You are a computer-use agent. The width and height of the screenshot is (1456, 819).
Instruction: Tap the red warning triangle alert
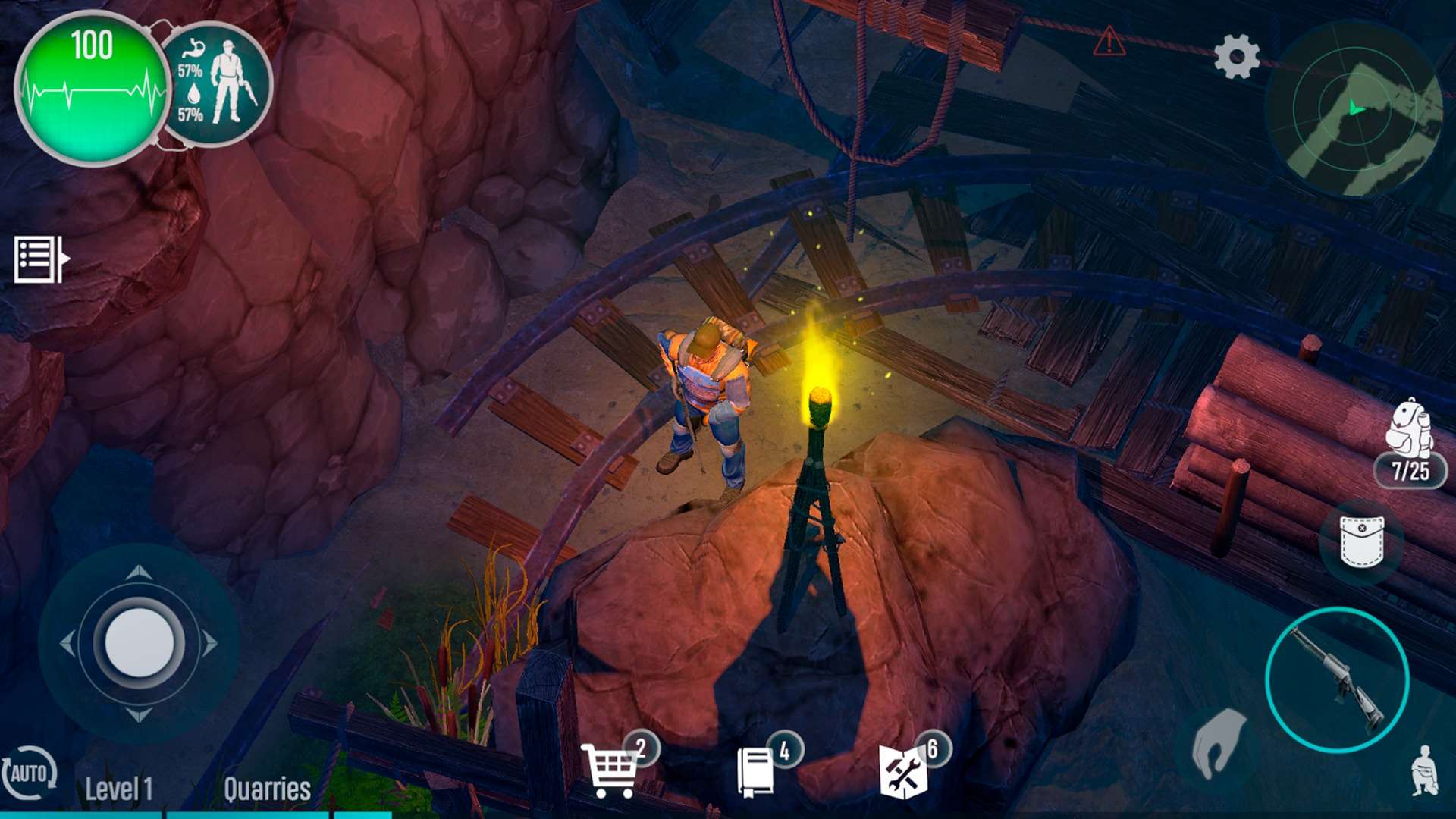tap(1109, 42)
